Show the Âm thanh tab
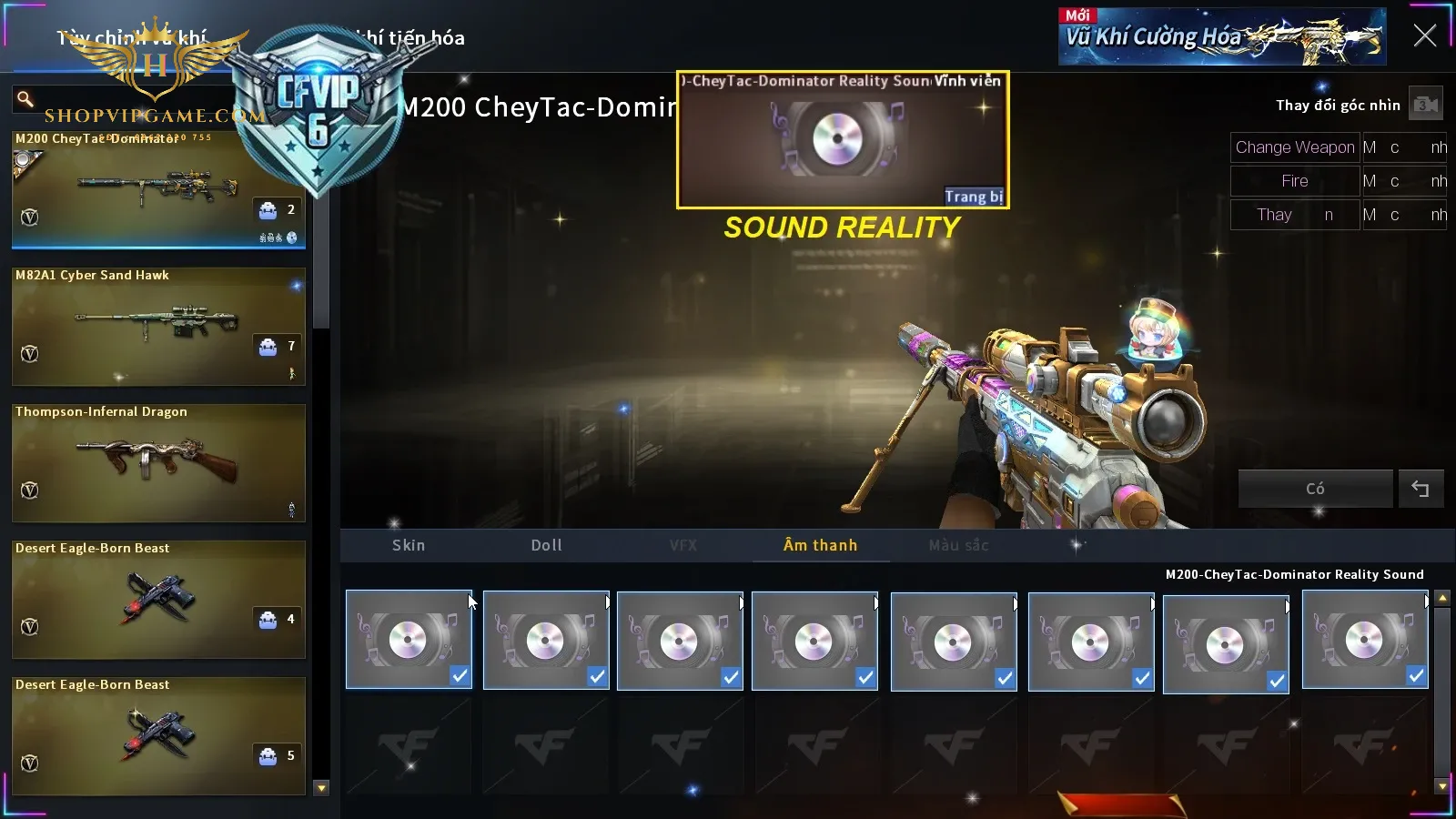Screen dimensions: 1456x819 point(820,545)
